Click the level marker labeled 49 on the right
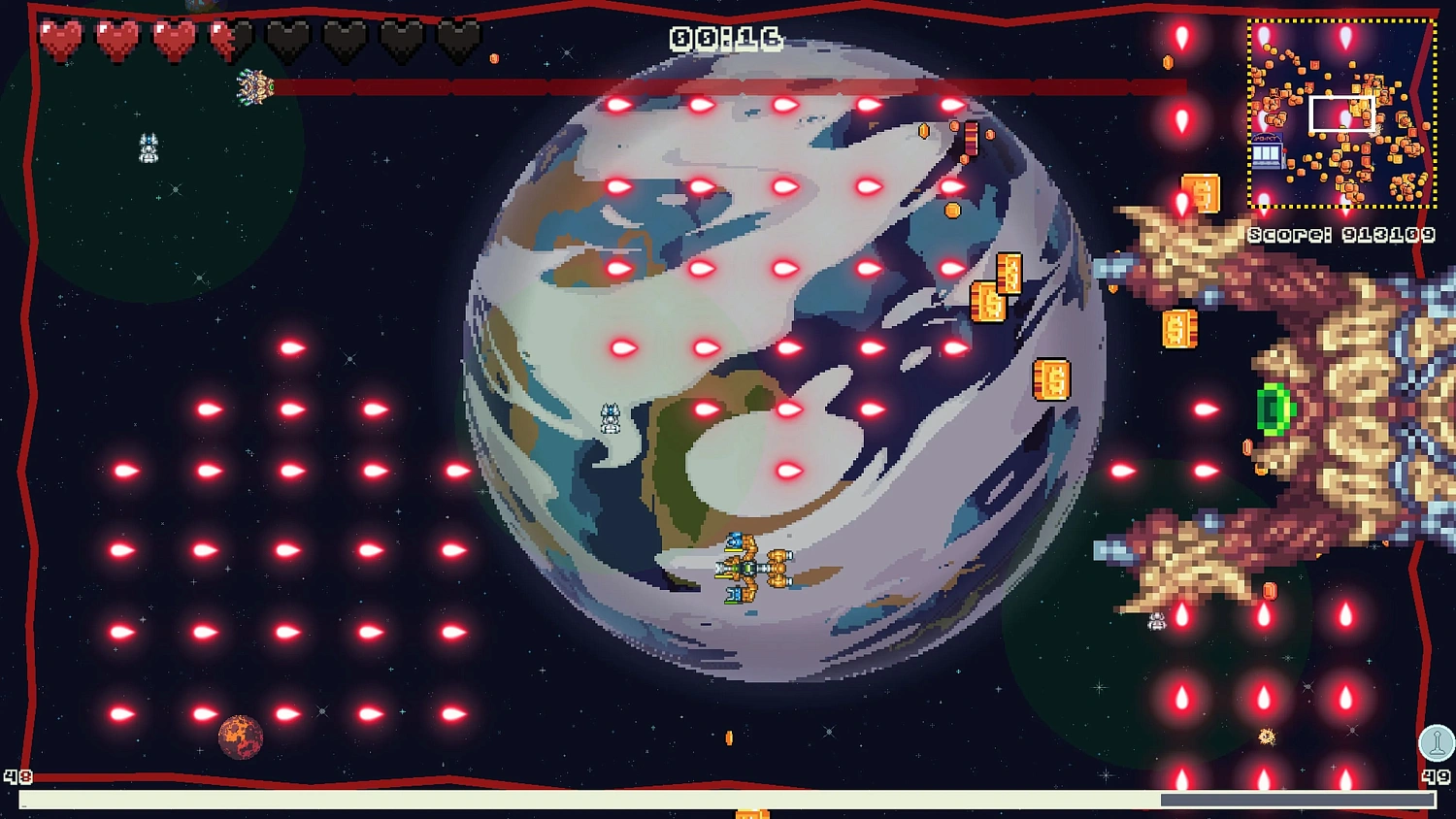1456x819 pixels. 1437,776
